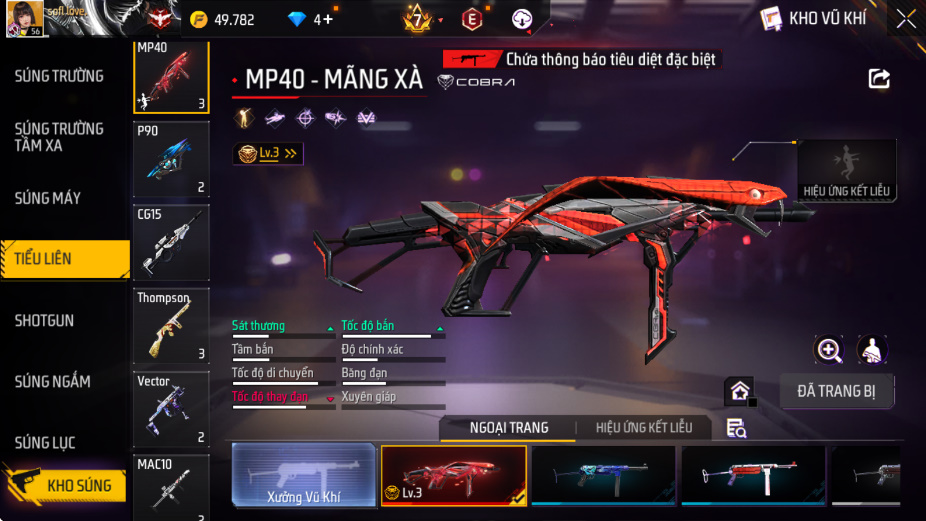The width and height of the screenshot is (926, 521).
Task: Choose the Thompson gun in the list
Action: pyautogui.click(x=171, y=326)
